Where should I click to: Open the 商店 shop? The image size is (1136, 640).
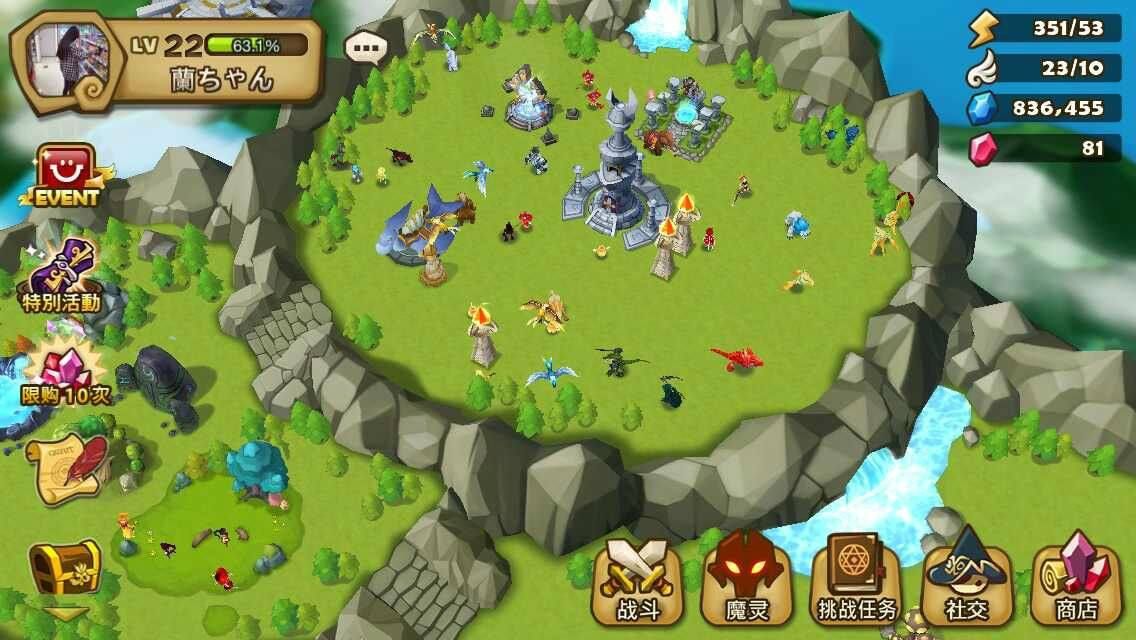1077,580
